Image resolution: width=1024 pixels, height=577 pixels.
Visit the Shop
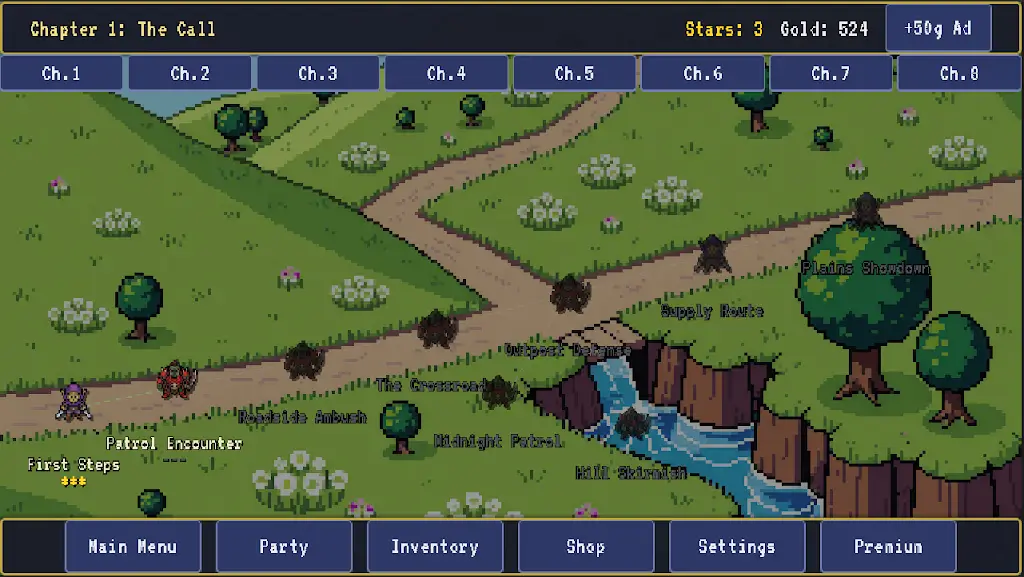[586, 546]
